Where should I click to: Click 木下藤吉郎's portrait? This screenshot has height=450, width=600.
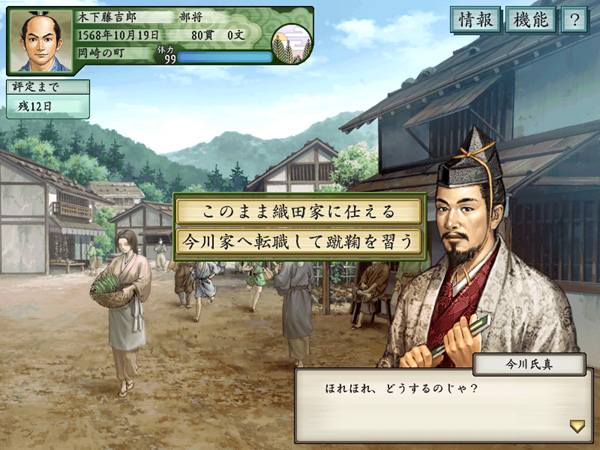pyautogui.click(x=41, y=41)
